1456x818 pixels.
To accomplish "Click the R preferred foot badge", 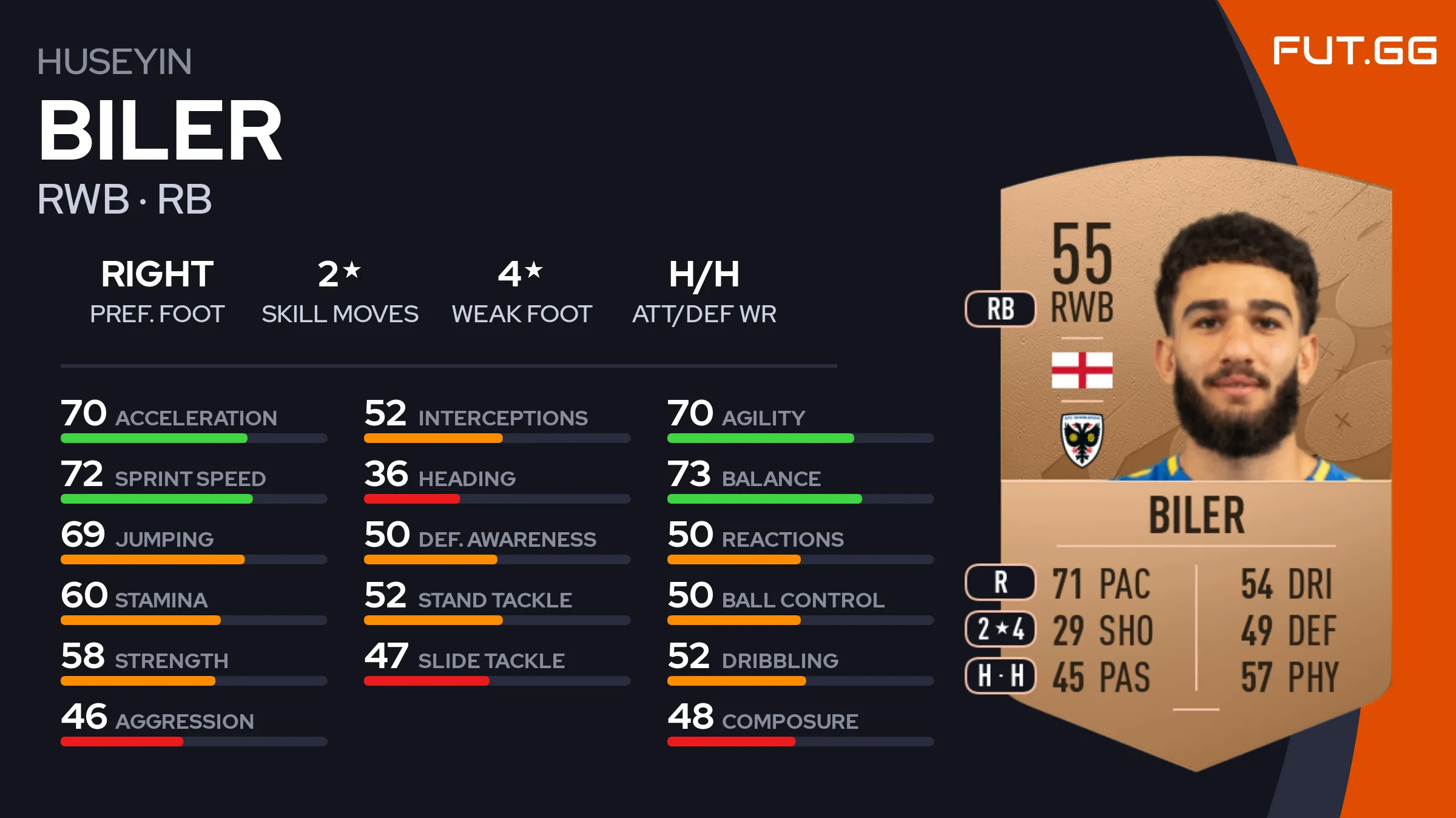I will (1000, 583).
